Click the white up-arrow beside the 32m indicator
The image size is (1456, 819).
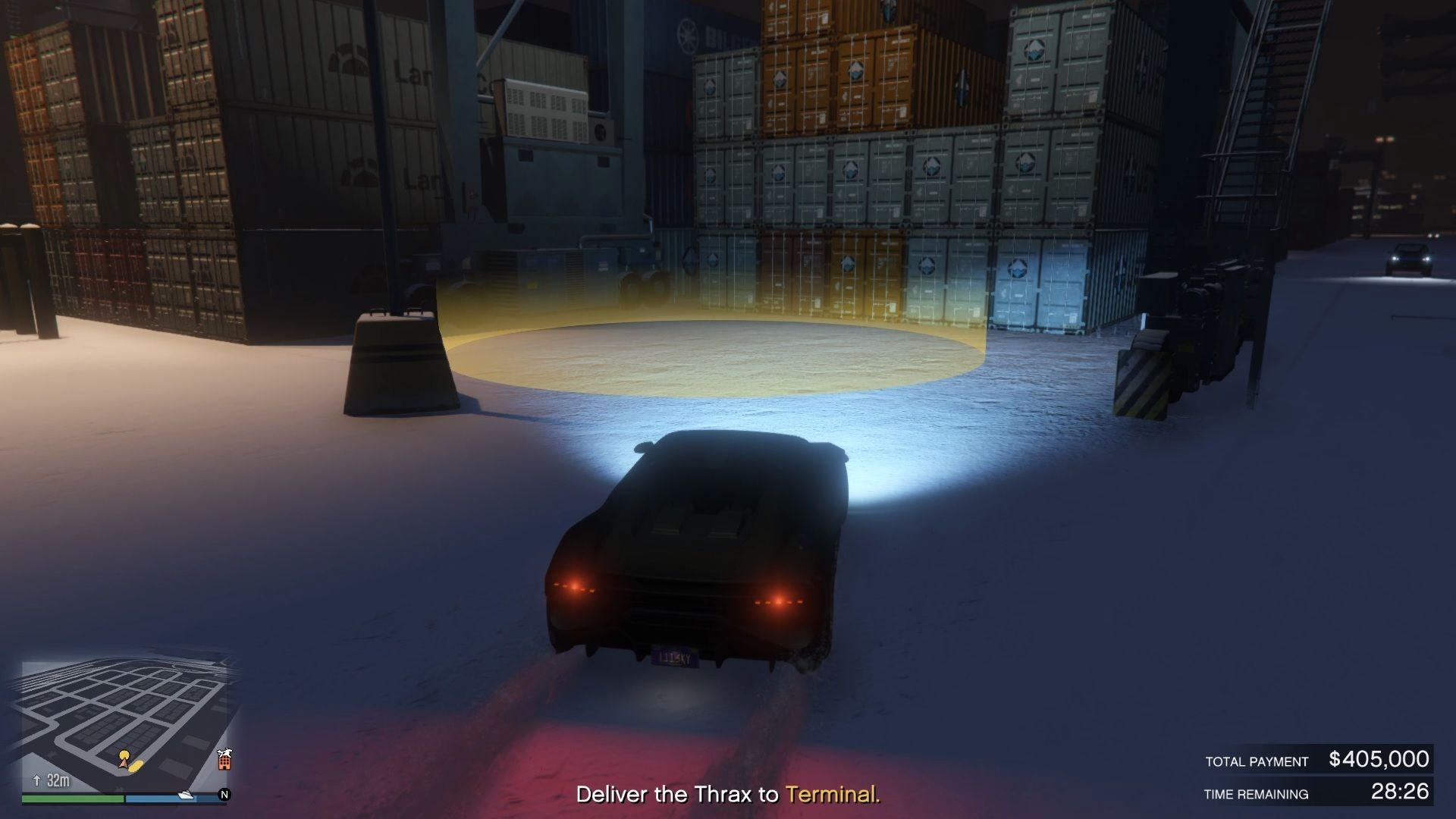point(37,780)
